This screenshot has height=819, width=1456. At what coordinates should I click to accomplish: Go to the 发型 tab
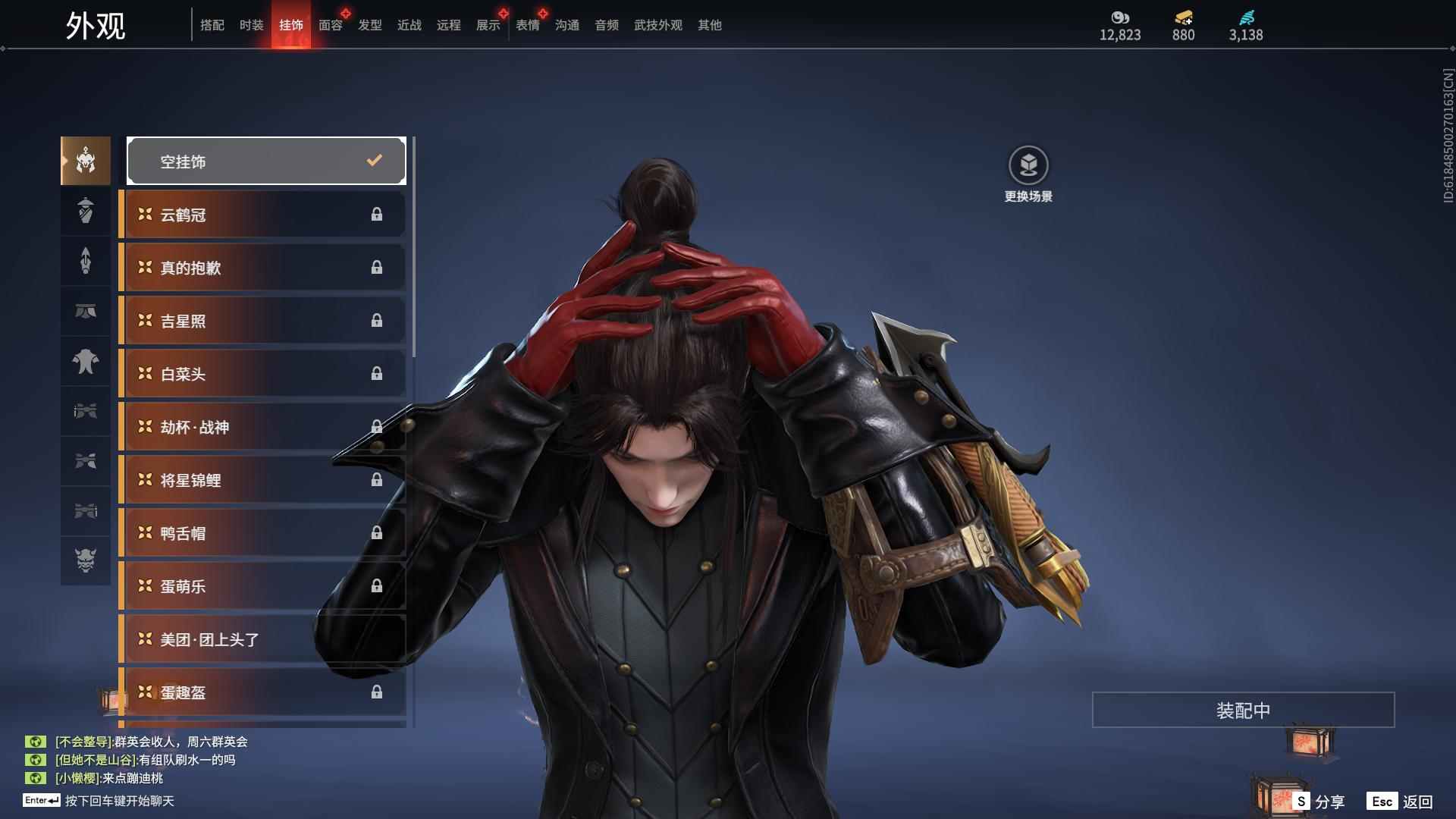(x=369, y=25)
